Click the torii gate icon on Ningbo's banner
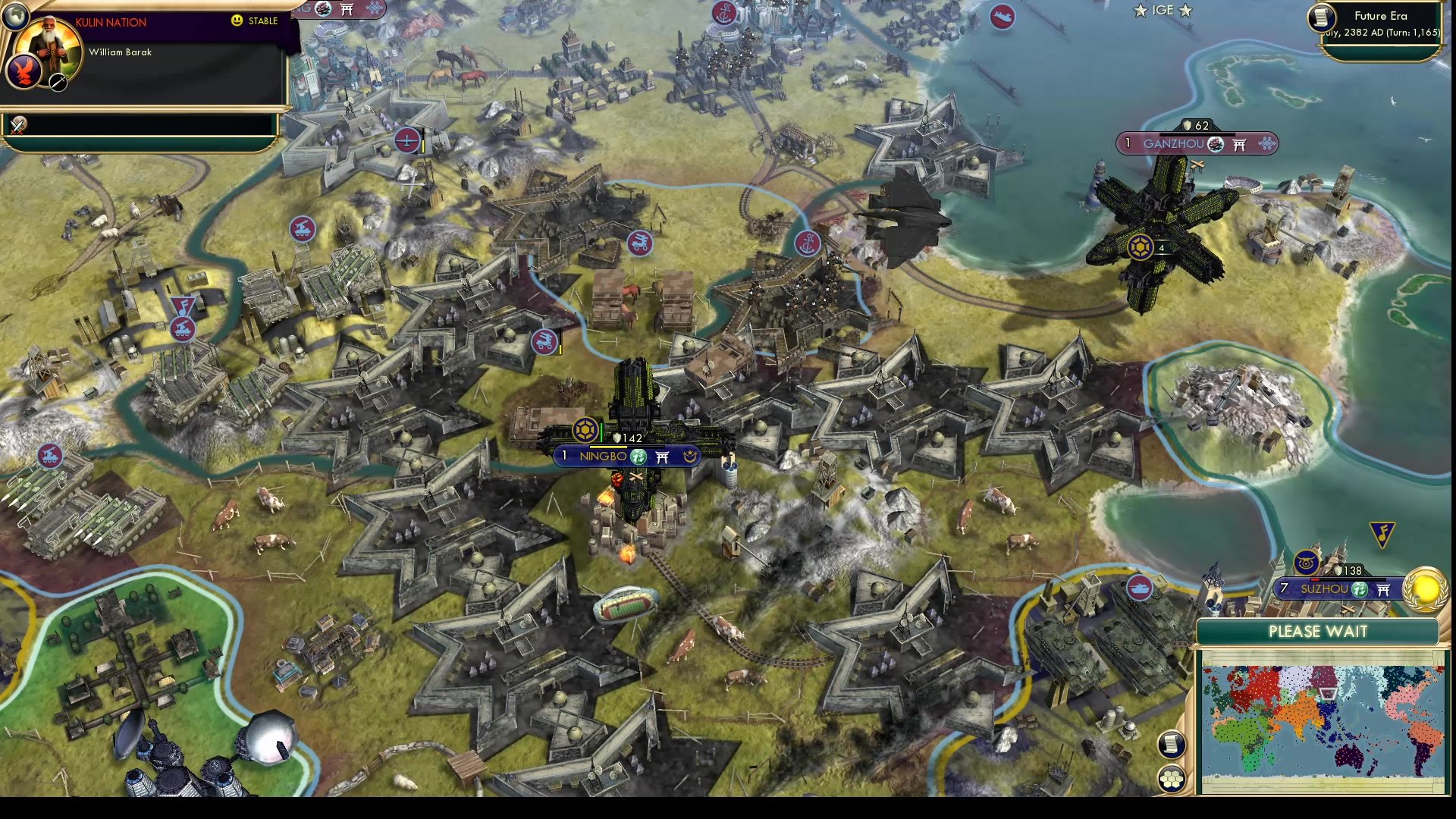 [x=662, y=457]
